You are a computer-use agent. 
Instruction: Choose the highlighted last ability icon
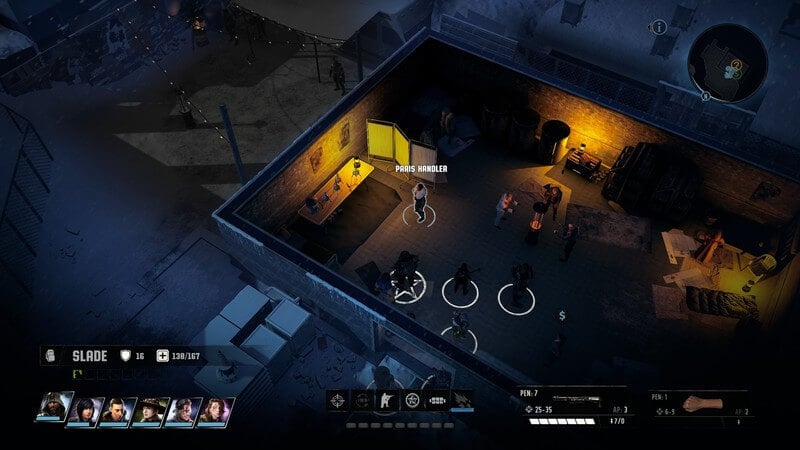(x=463, y=401)
